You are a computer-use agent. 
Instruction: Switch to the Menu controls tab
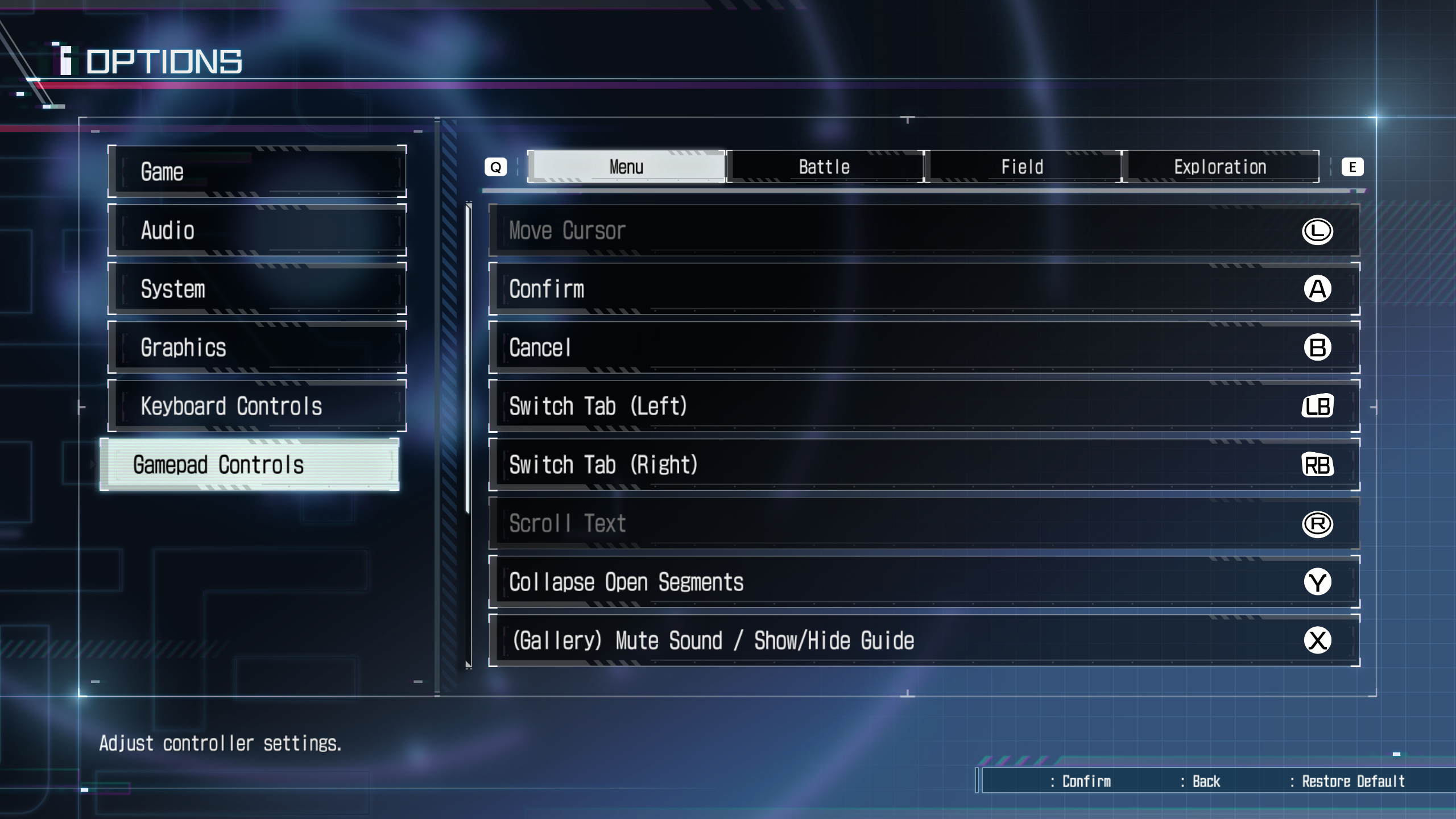(x=626, y=167)
